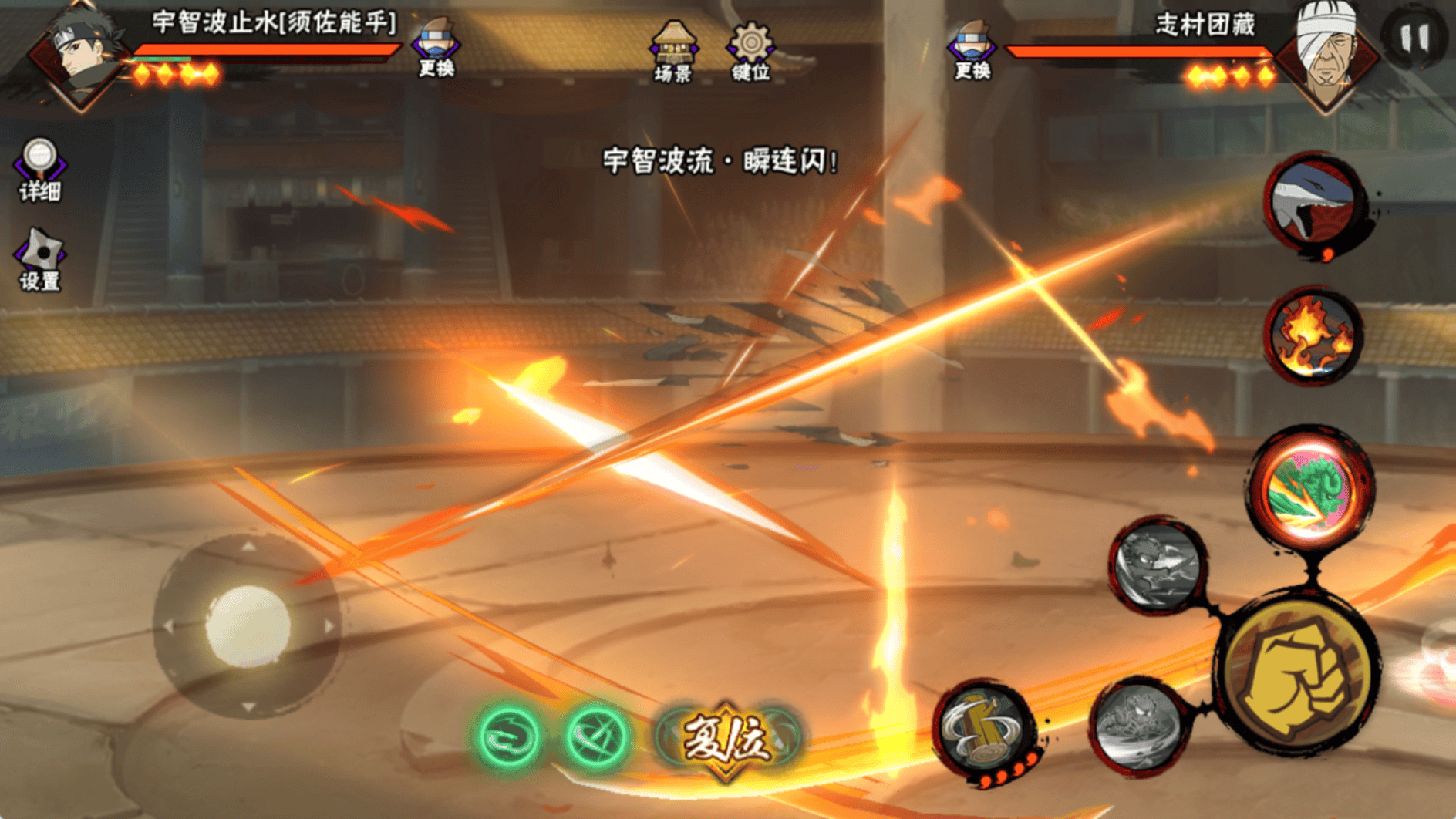Open the 详细 details panel
The width and height of the screenshot is (1456, 819).
(40, 169)
